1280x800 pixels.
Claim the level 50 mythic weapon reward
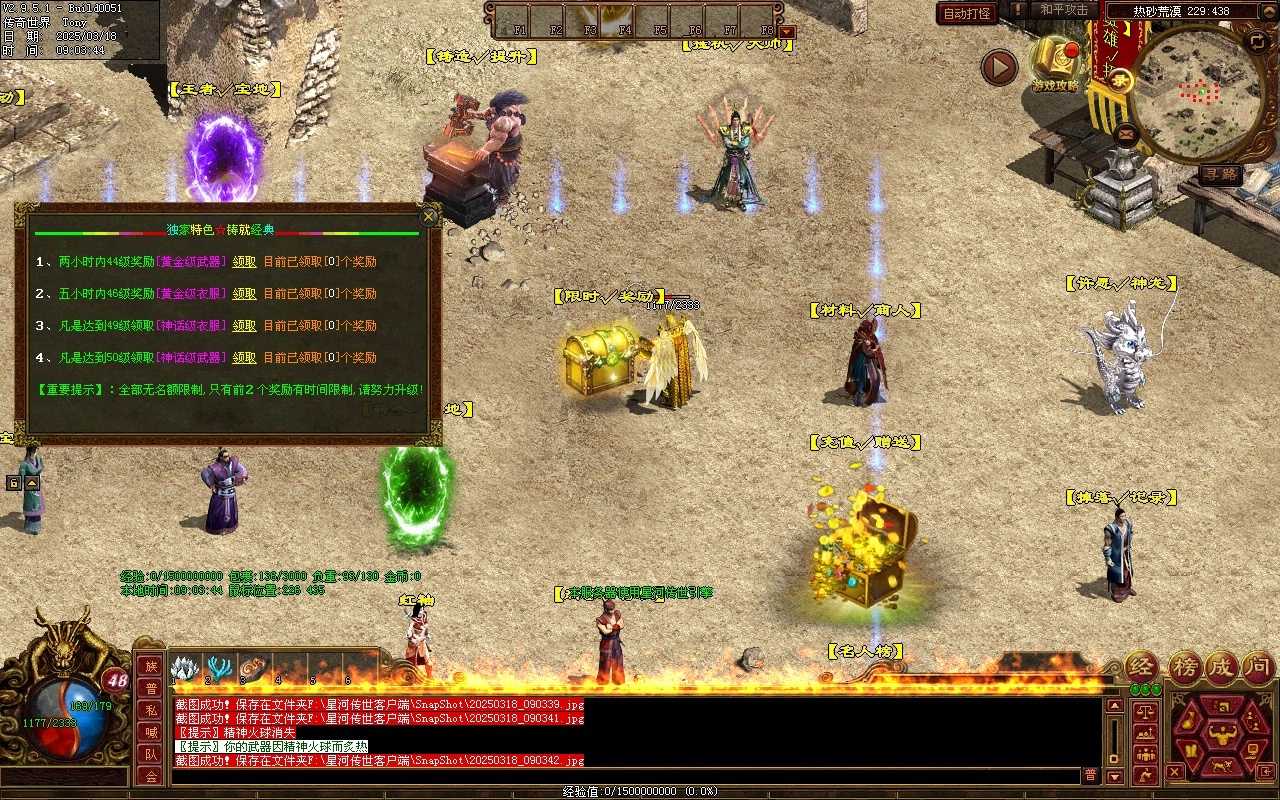[244, 357]
